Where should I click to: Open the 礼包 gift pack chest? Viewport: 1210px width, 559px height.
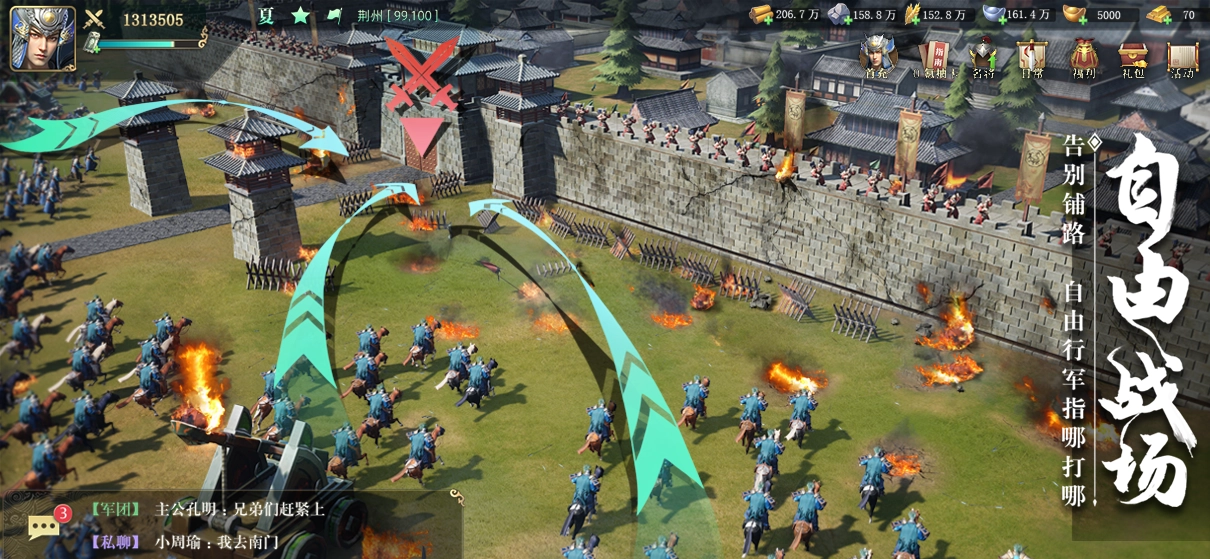point(1133,57)
